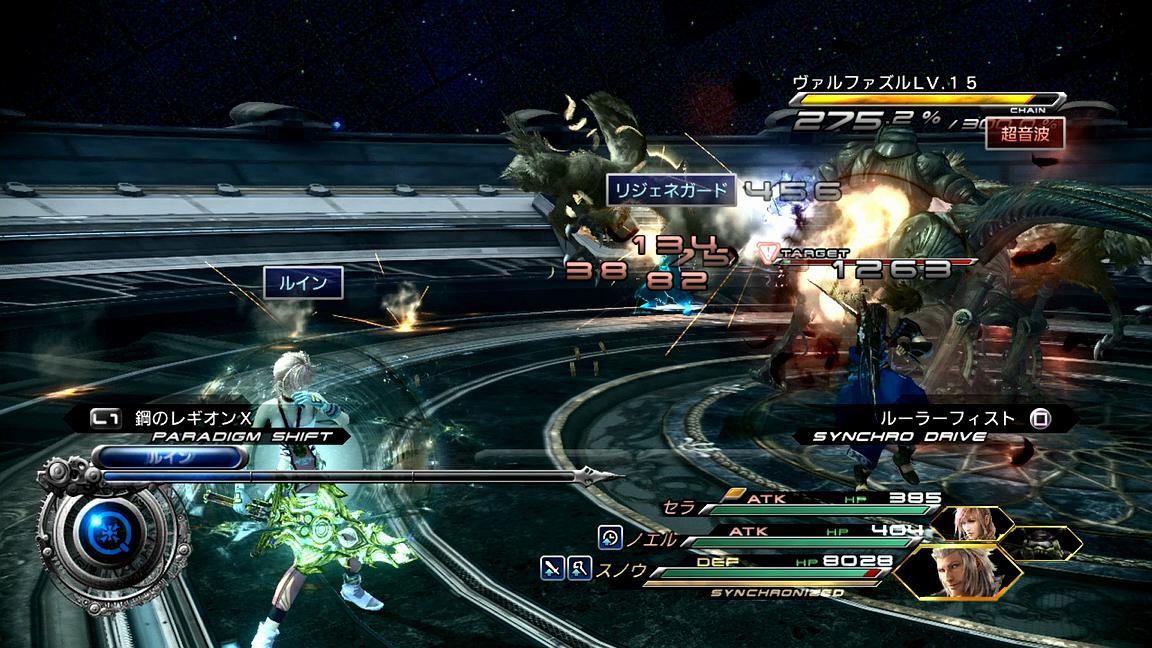Click the ヴァルファズル enemy name plate
Viewport: 1152px width, 648px height.
(884, 82)
